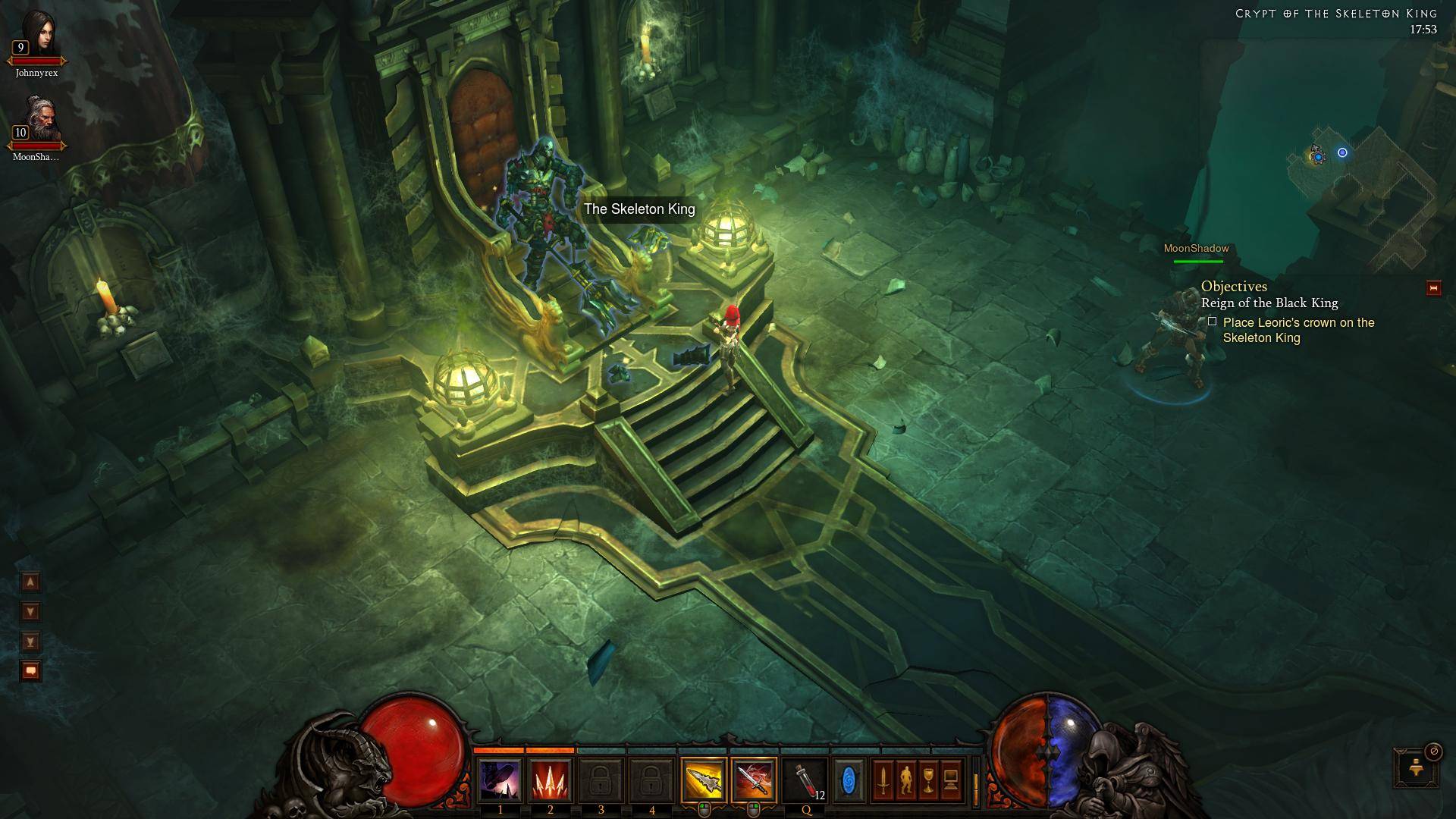This screenshot has width=1456, height=819.
Task: Open the inventory with the sword button
Action: (883, 780)
